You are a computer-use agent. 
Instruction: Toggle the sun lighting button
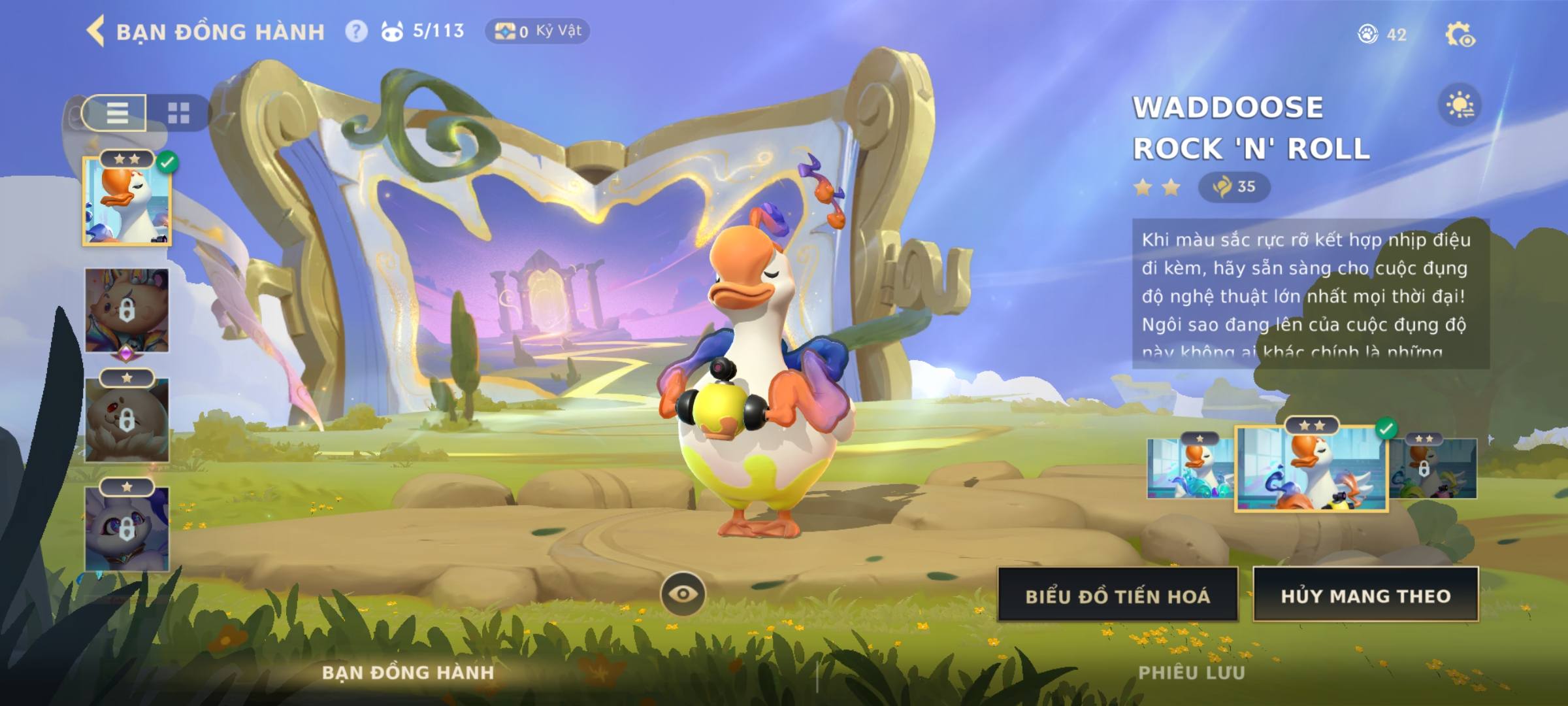click(1460, 105)
